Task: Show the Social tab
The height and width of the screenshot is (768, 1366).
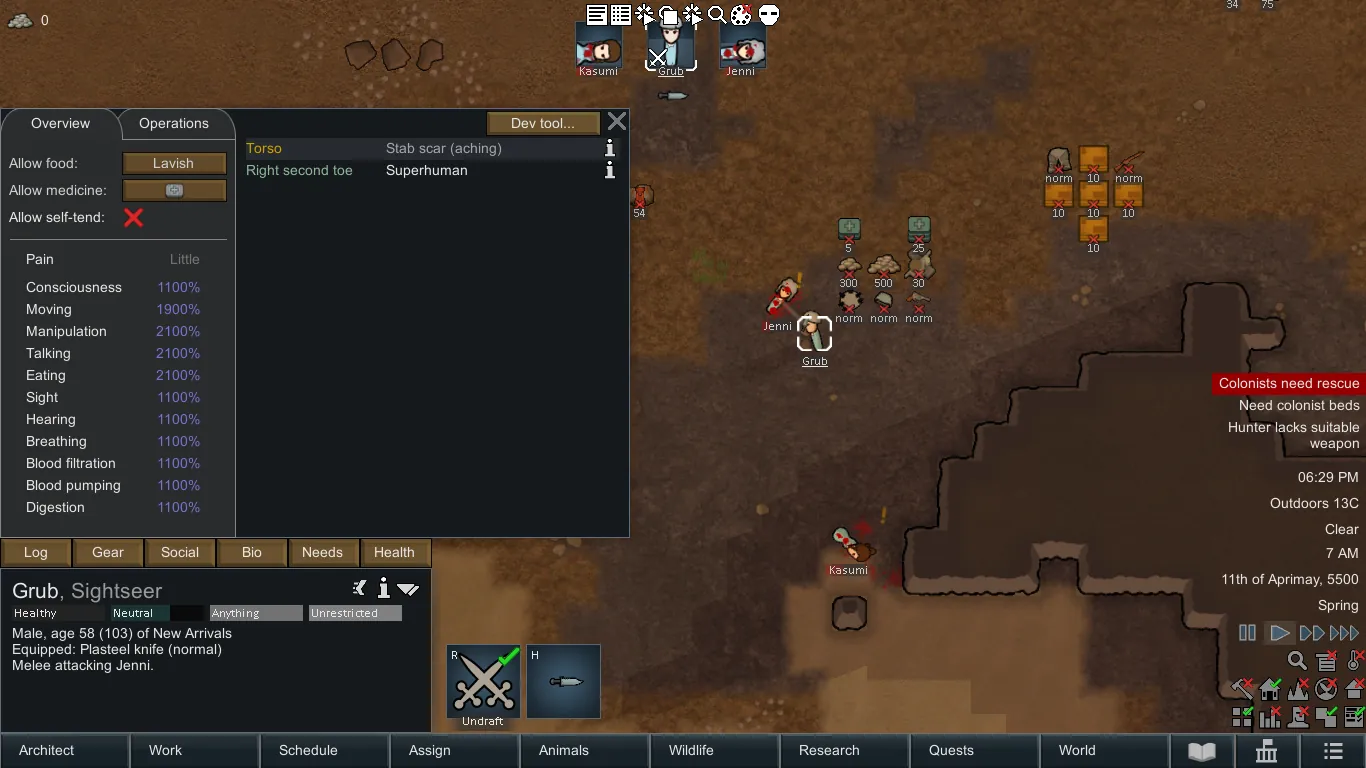Action: coord(180,552)
